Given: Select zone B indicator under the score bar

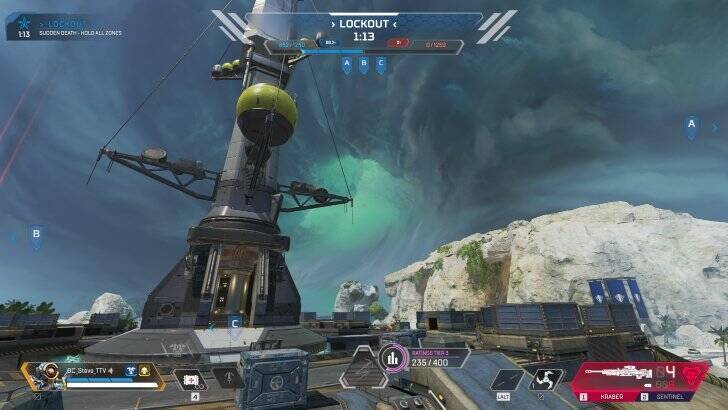Looking at the screenshot, I should 363,64.
